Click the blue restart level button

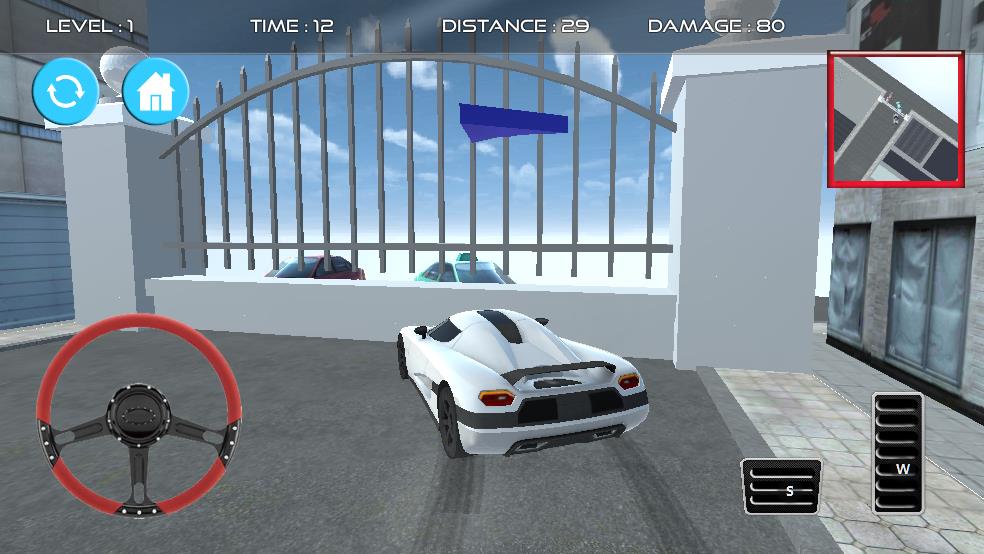tap(66, 92)
